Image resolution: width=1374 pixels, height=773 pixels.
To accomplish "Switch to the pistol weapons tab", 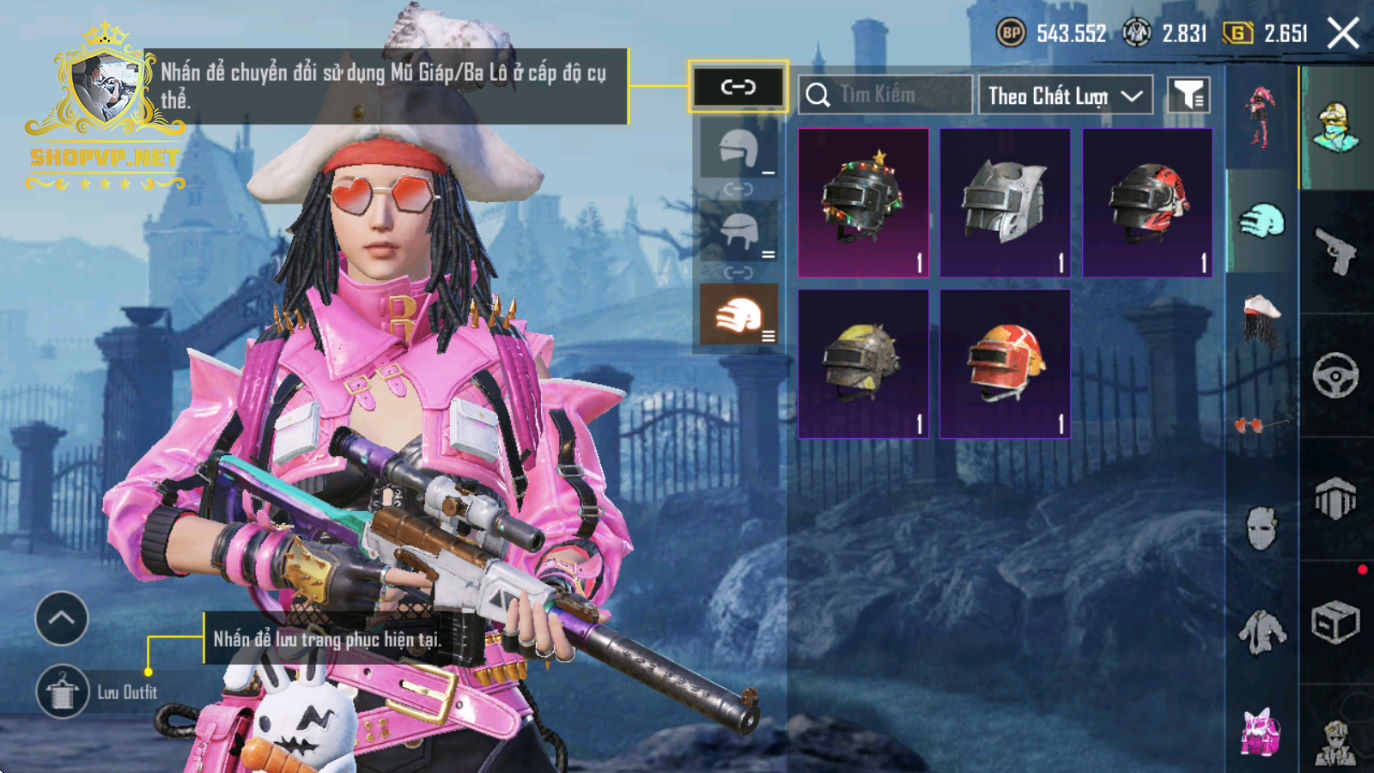I will (x=1336, y=250).
